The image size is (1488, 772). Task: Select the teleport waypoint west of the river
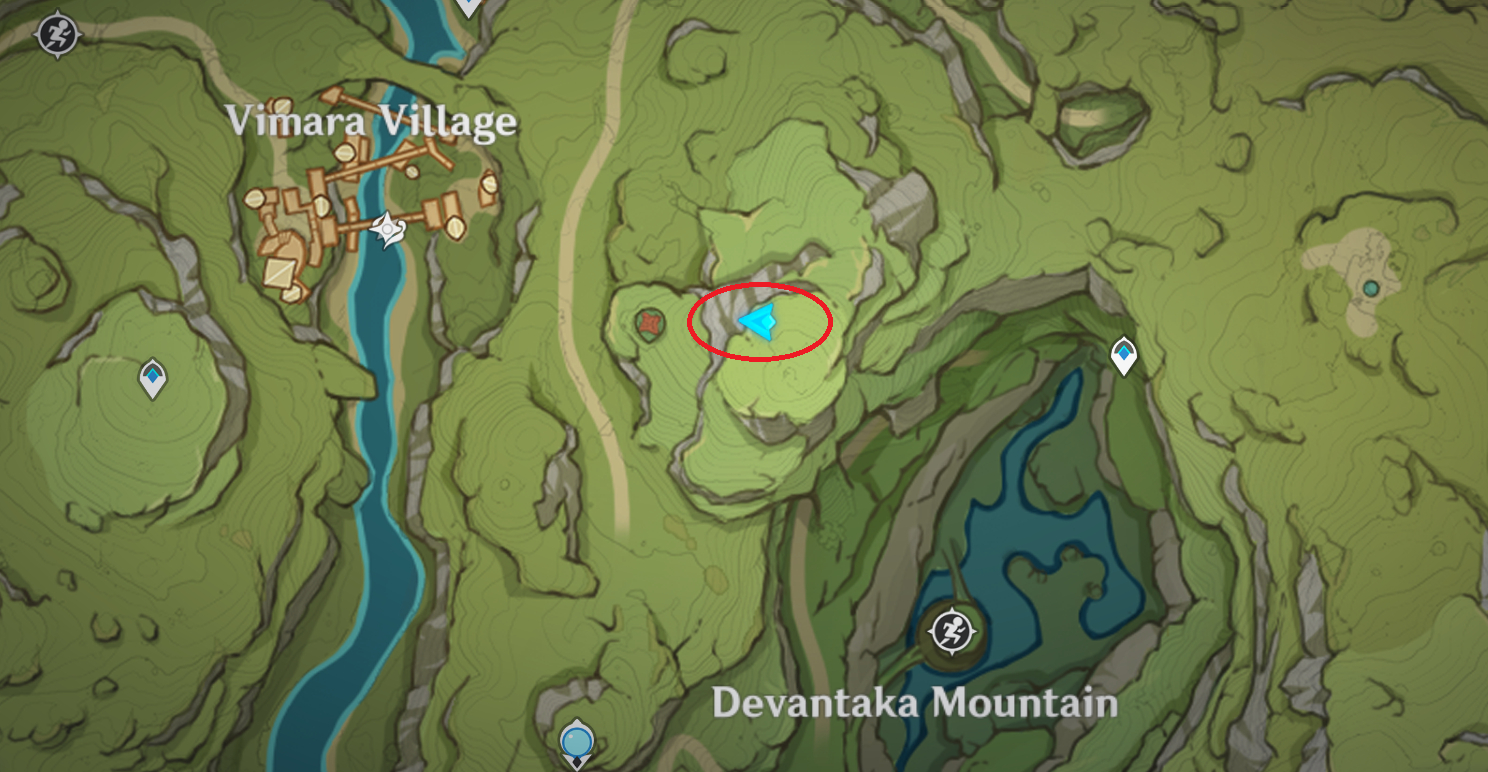[152, 378]
